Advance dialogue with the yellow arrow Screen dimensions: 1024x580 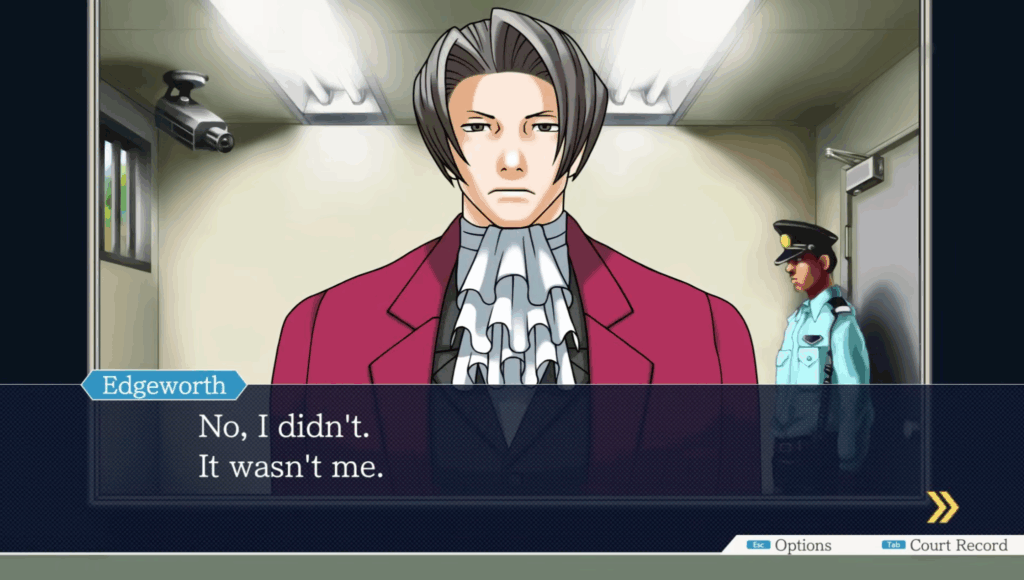[x=941, y=507]
